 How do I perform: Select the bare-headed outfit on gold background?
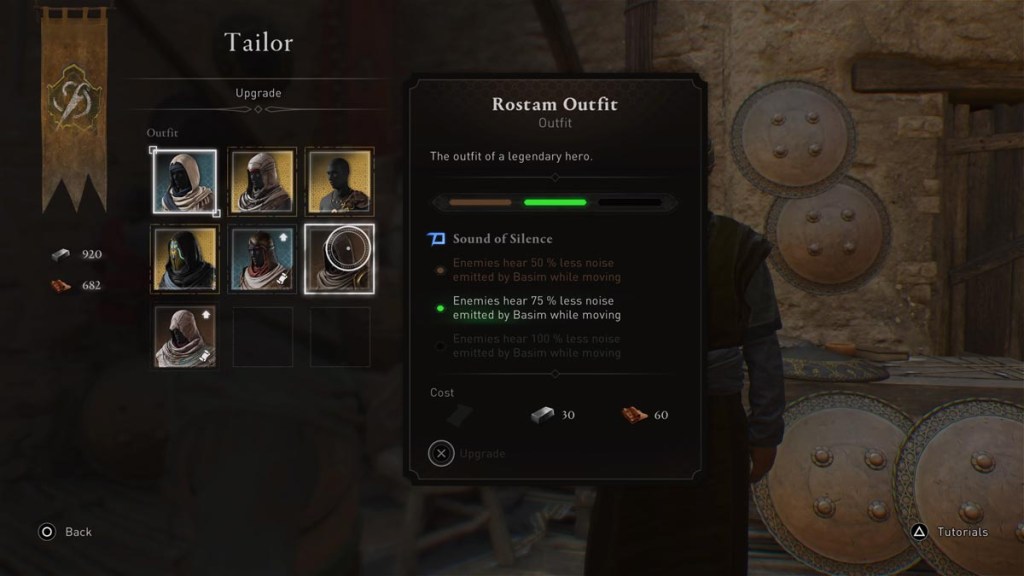coord(339,181)
